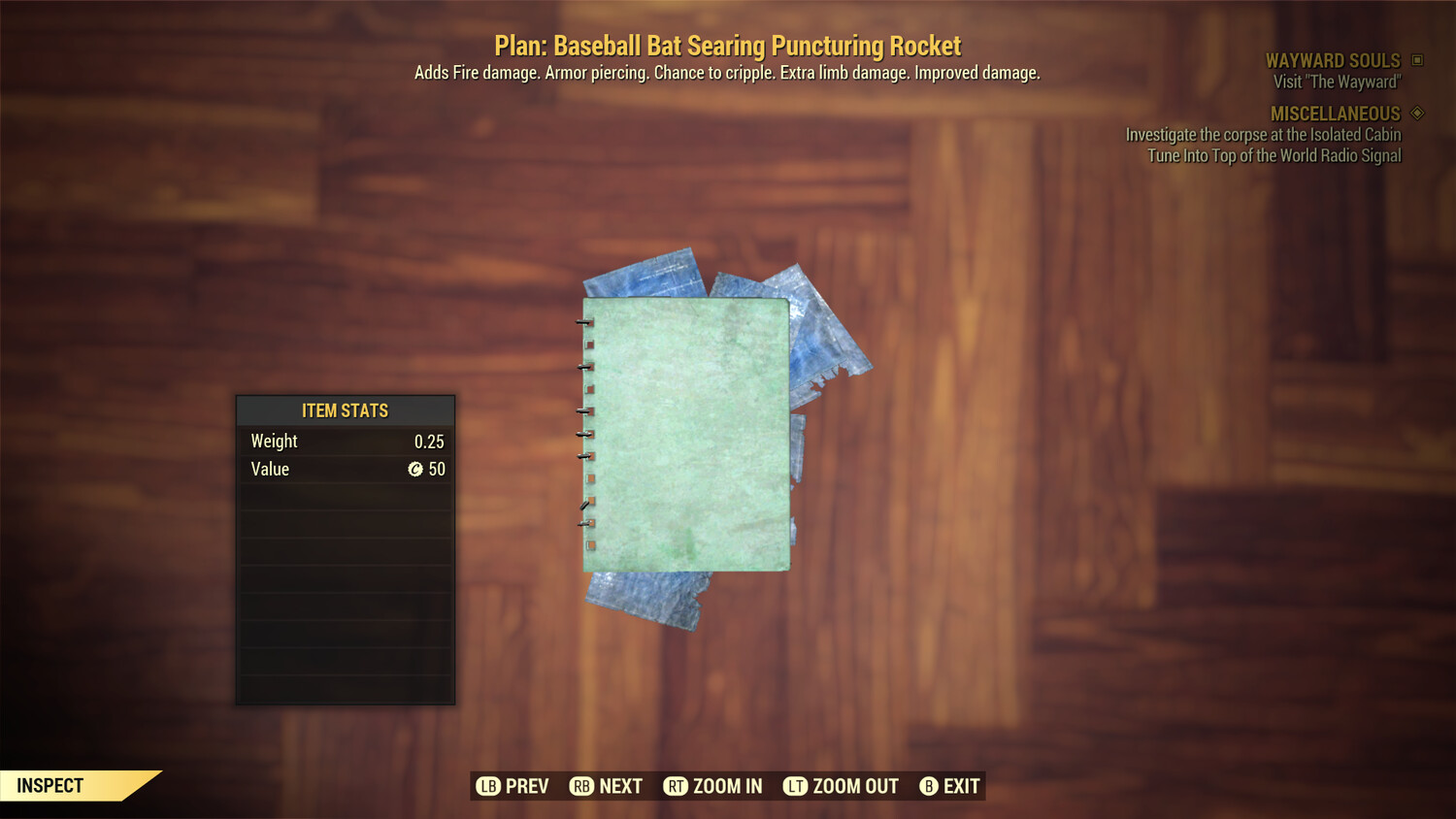Select the Miscellaneous quest tracker heading
The width and height of the screenshot is (1456, 819).
(1335, 114)
